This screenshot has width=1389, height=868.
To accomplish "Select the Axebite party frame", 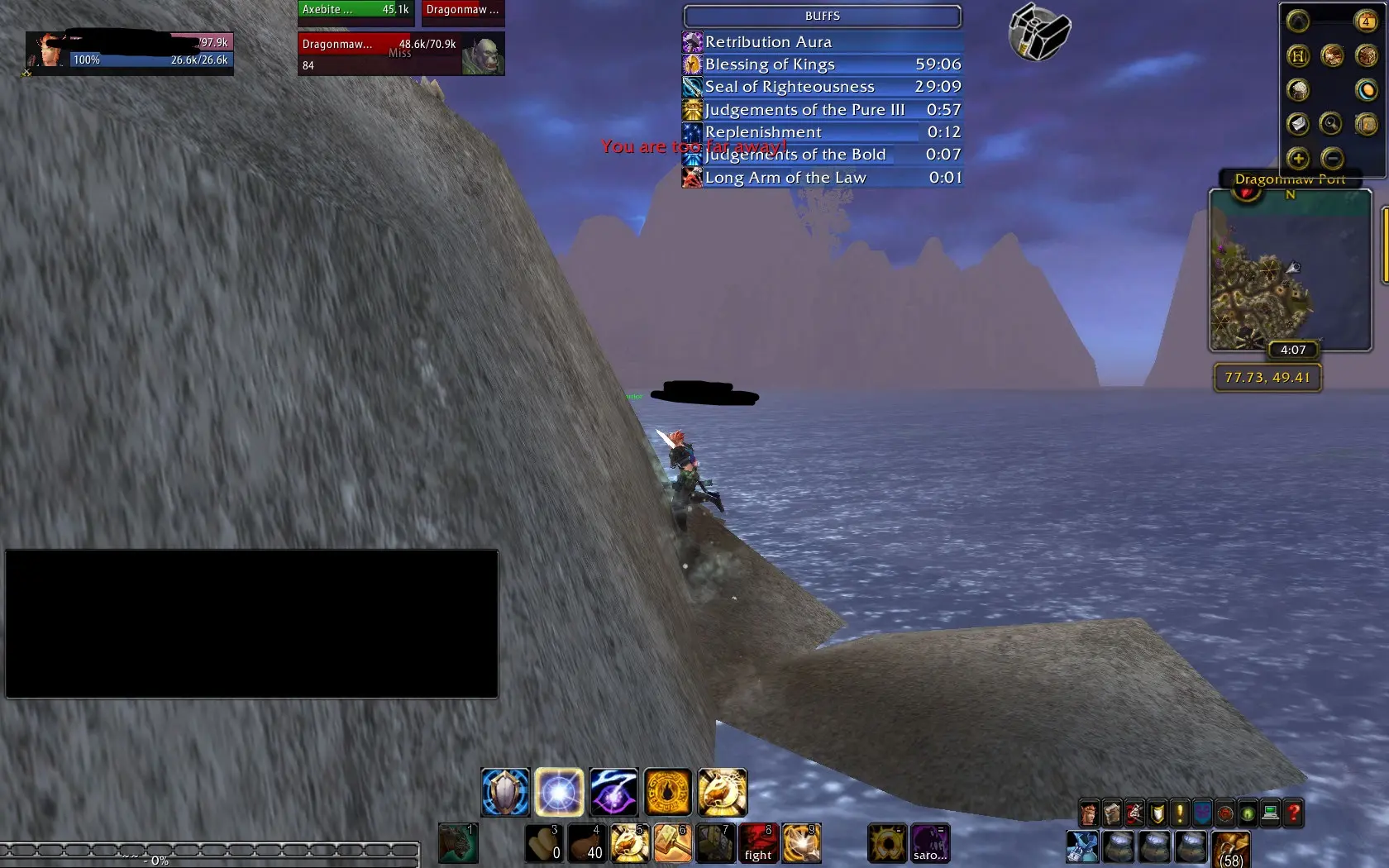I will click(355, 10).
